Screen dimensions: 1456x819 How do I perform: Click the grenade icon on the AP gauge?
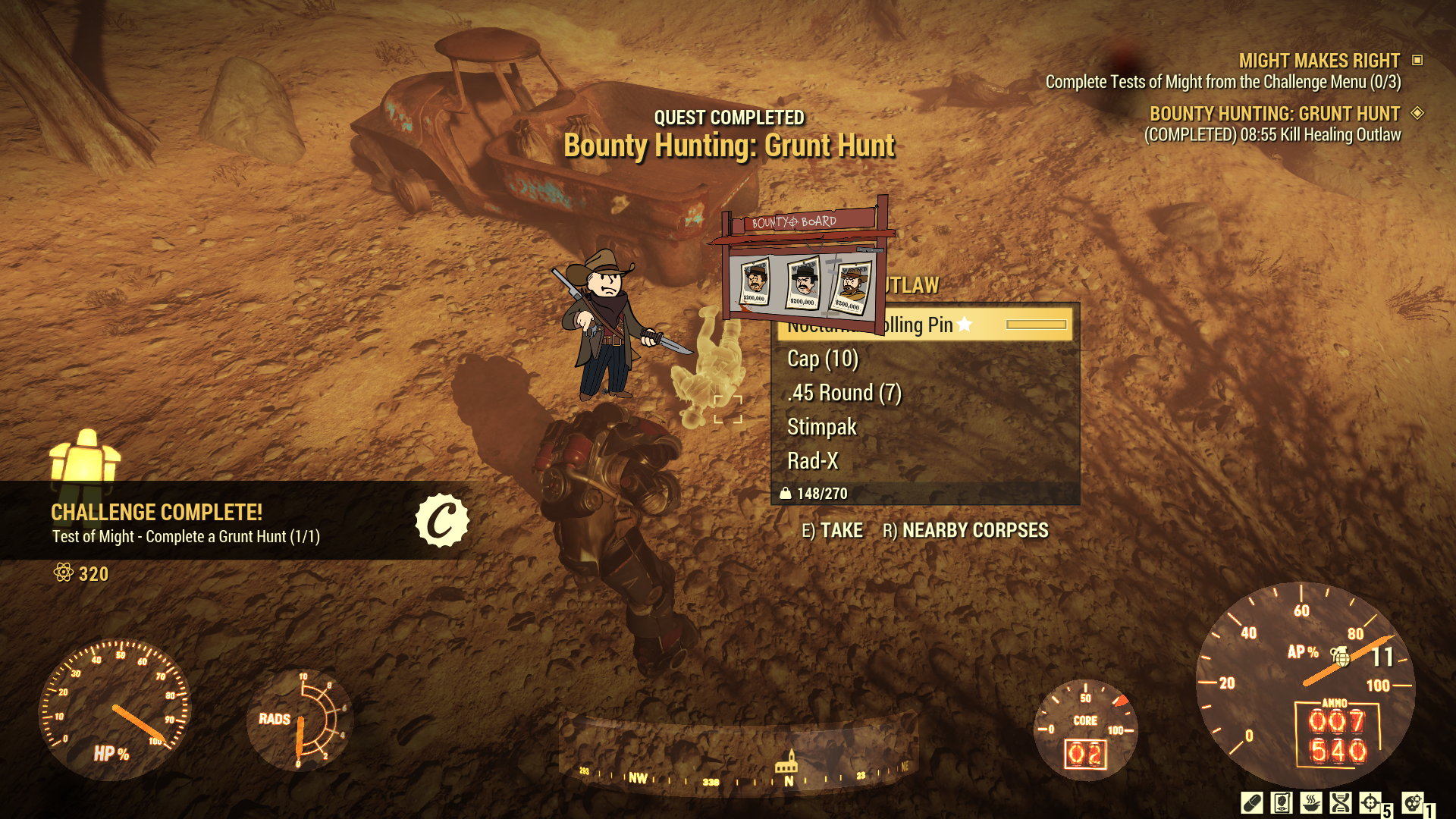pos(1341,655)
